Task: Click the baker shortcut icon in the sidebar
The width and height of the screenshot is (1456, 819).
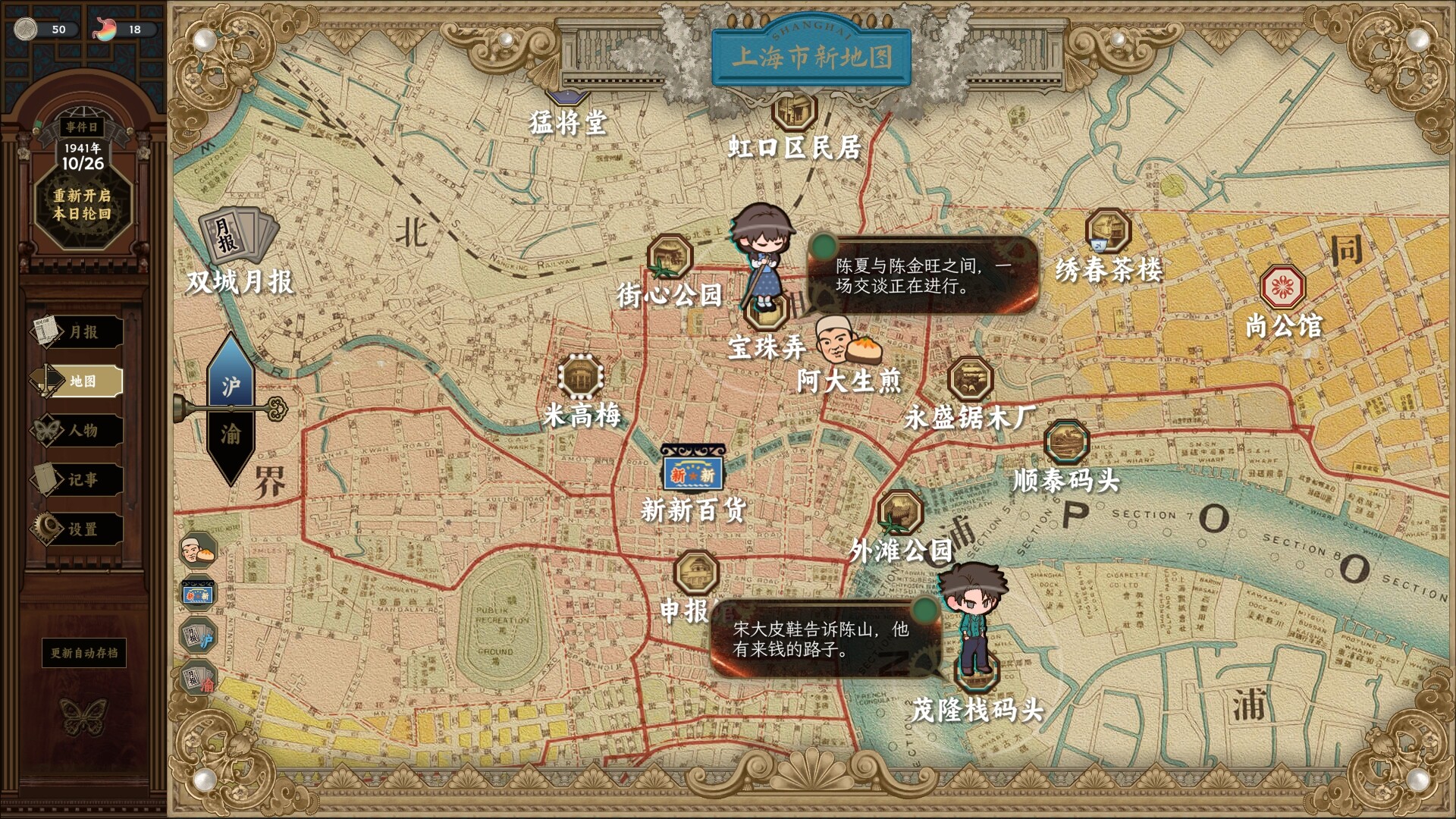Action: pyautogui.click(x=199, y=551)
